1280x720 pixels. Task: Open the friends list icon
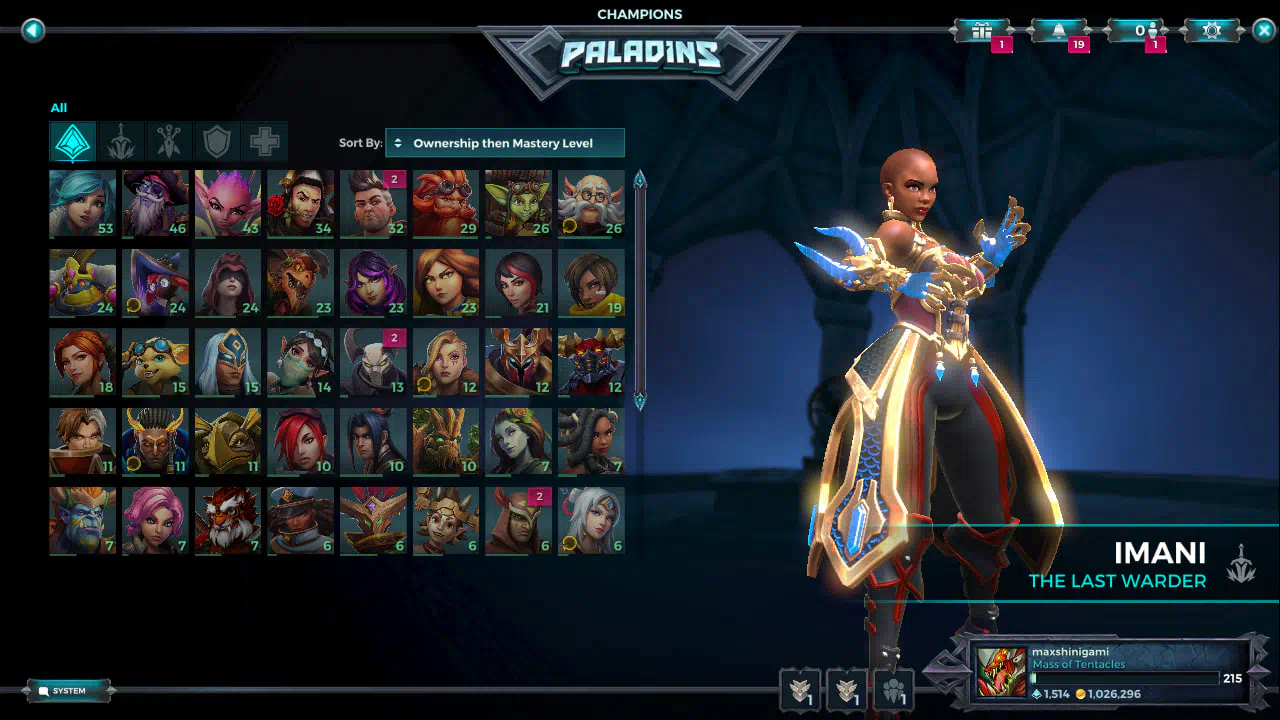tap(1142, 31)
